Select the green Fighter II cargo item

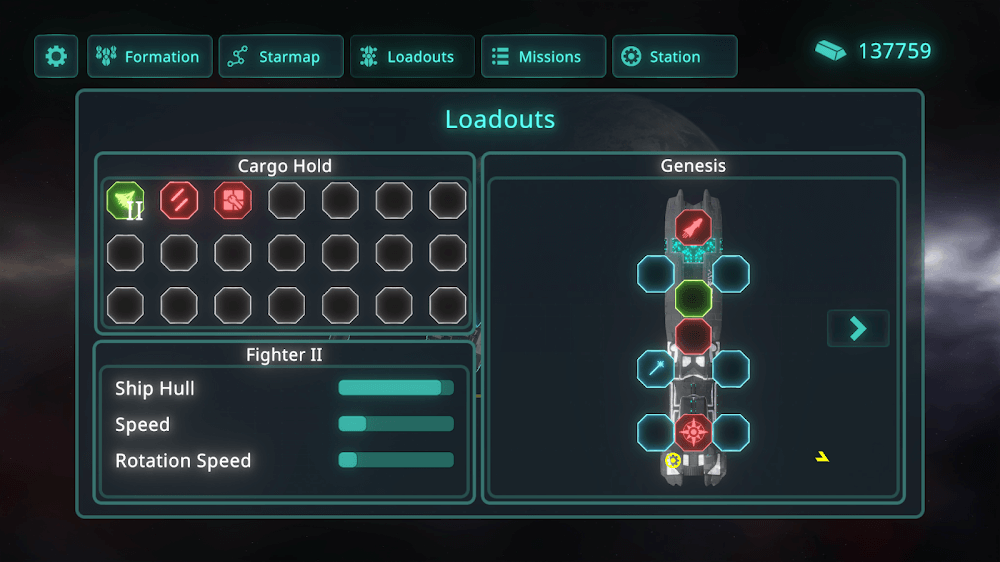click(125, 201)
